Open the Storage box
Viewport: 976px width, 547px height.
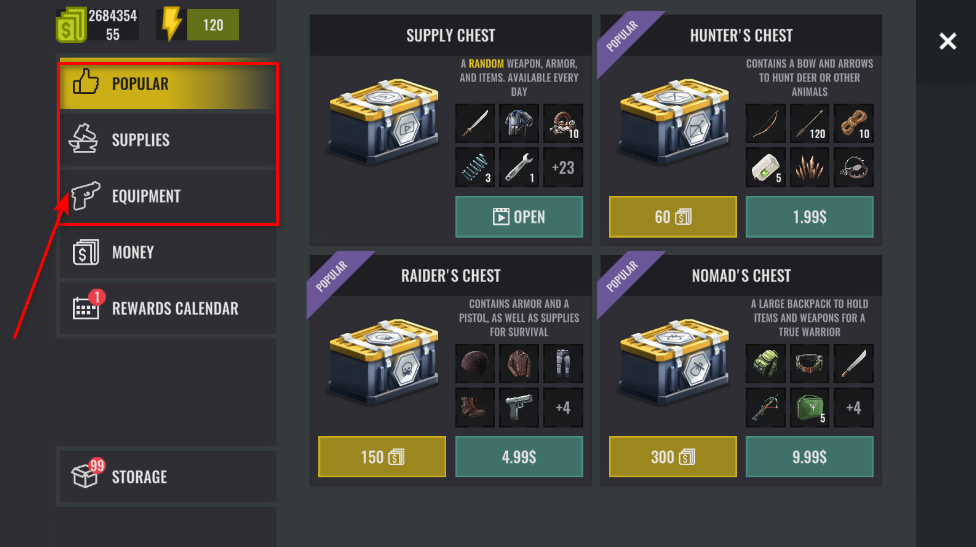pos(166,476)
